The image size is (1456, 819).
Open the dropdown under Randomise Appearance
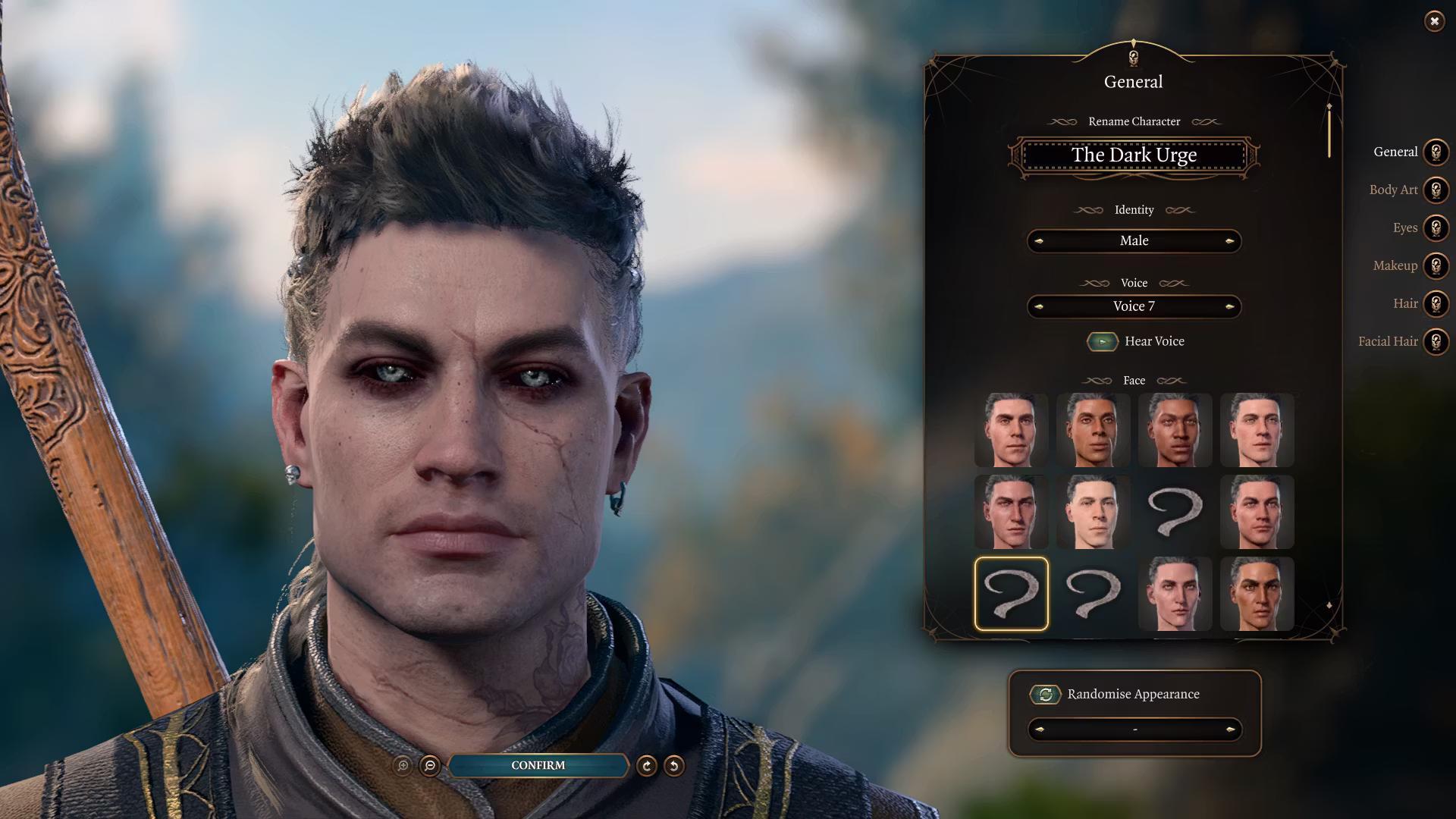pyautogui.click(x=1134, y=730)
